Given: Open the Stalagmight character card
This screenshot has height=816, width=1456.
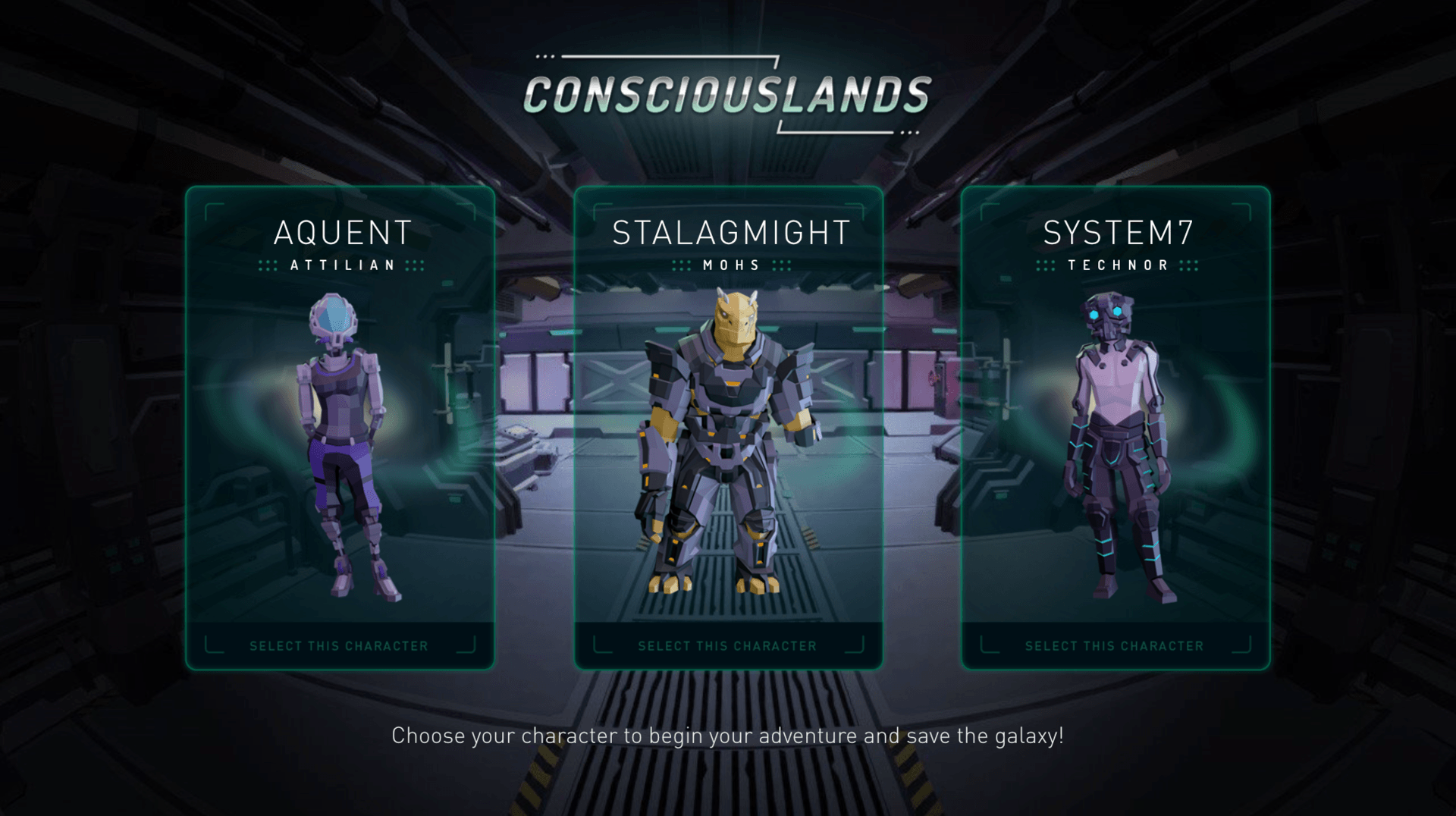Looking at the screenshot, I should [x=728, y=428].
